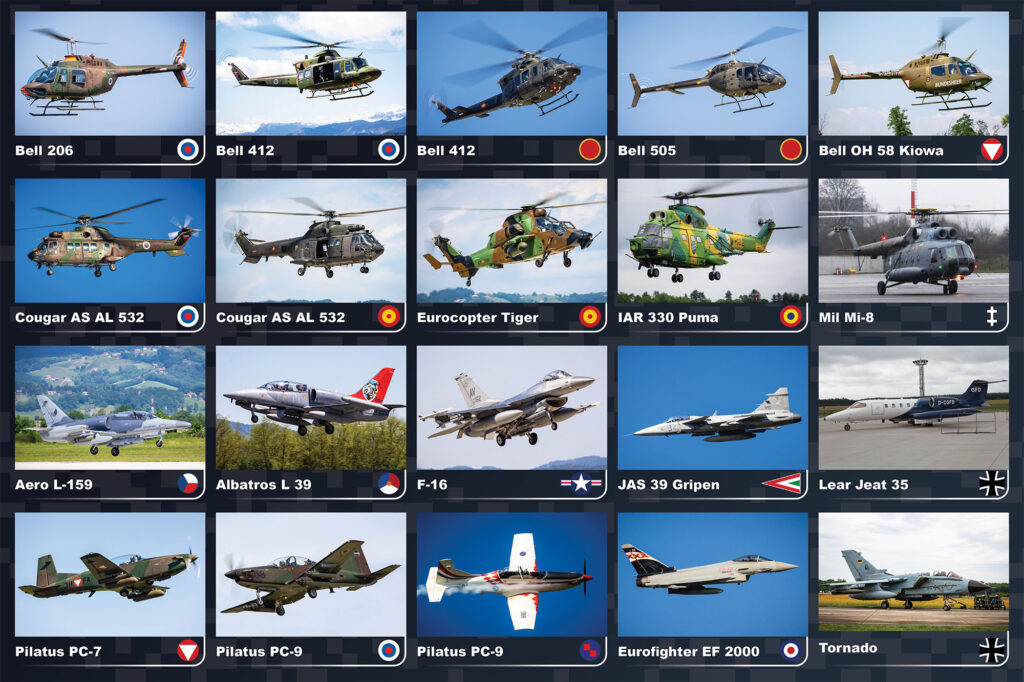Viewport: 1024px width, 682px height.
Task: Select the camouflage Pilatus PC-9 card
Action: pos(310,588)
